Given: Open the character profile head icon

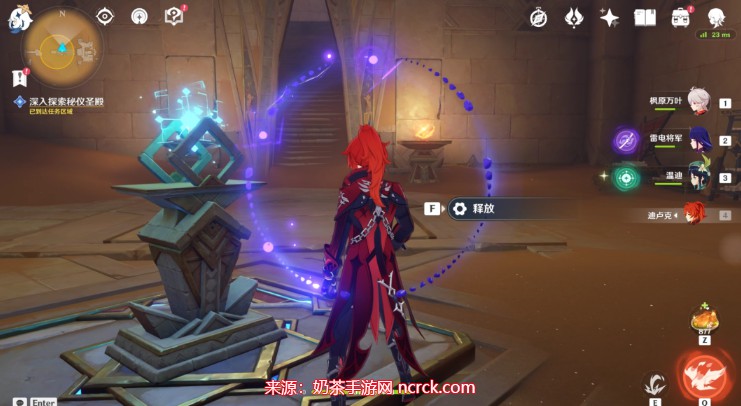Looking at the screenshot, I should click(x=716, y=17).
